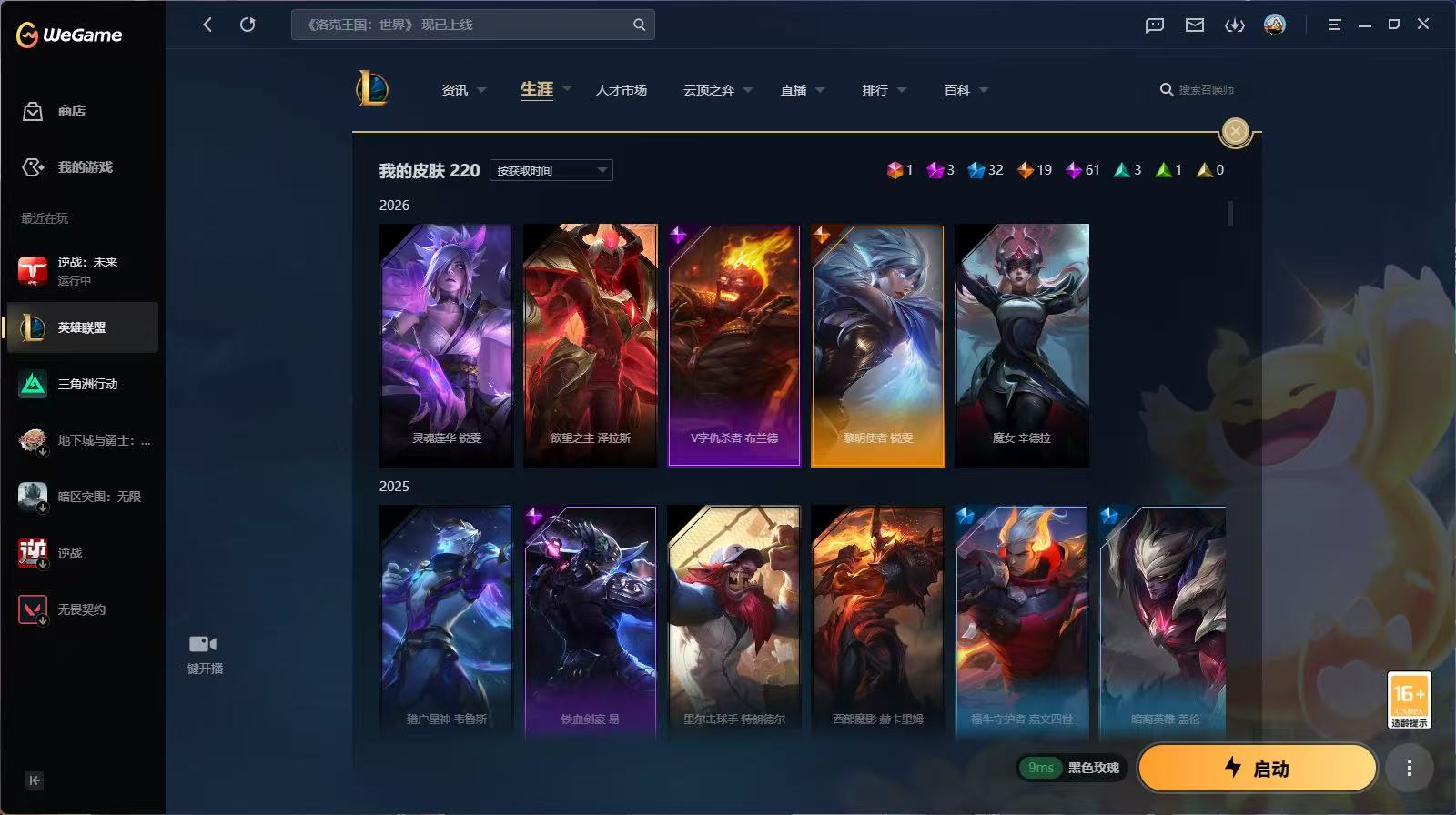Close the skins panel with the gold X
This screenshot has width=1456, height=815.
[x=1235, y=132]
